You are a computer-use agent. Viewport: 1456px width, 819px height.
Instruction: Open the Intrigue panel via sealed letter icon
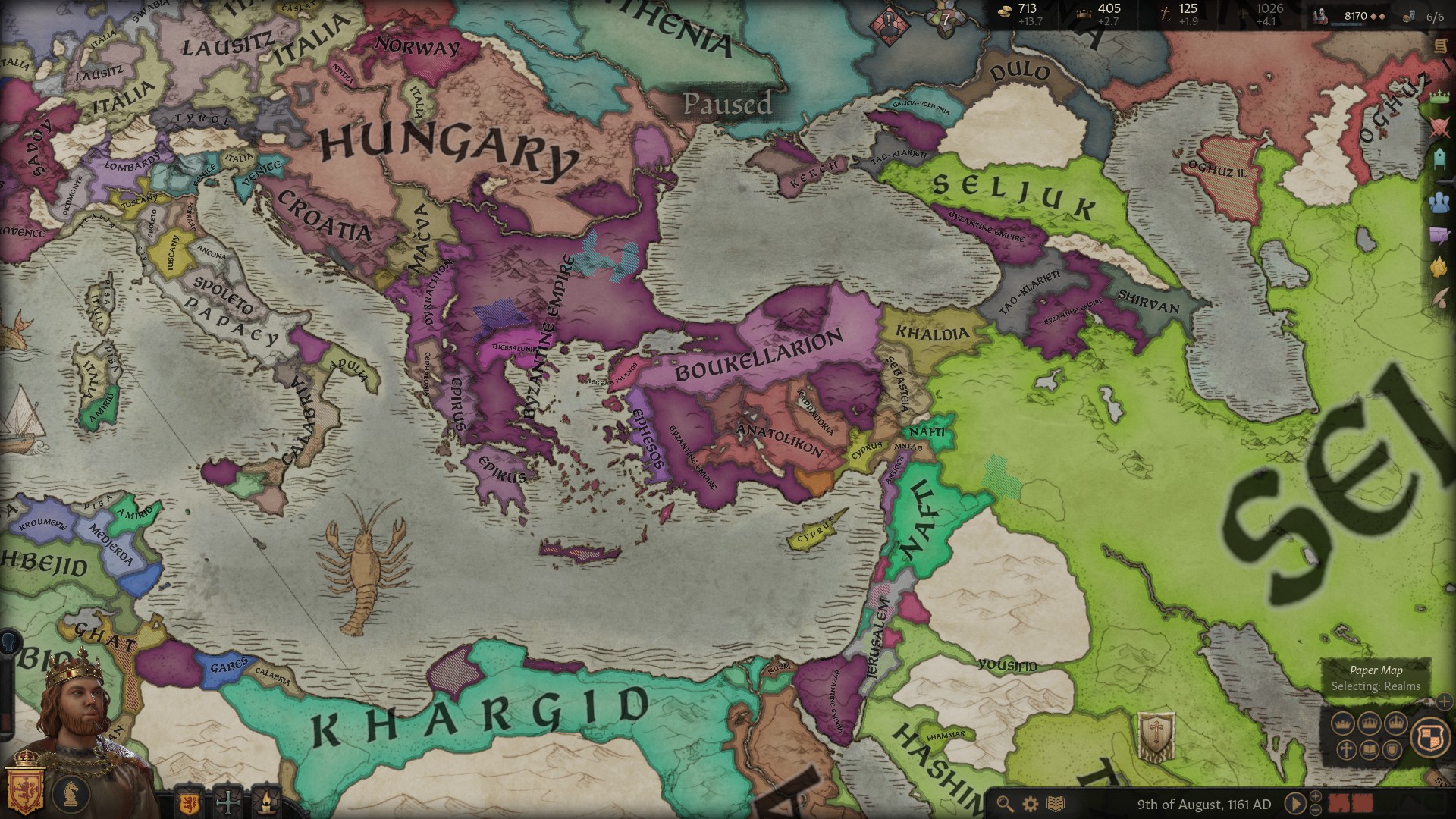(1439, 234)
